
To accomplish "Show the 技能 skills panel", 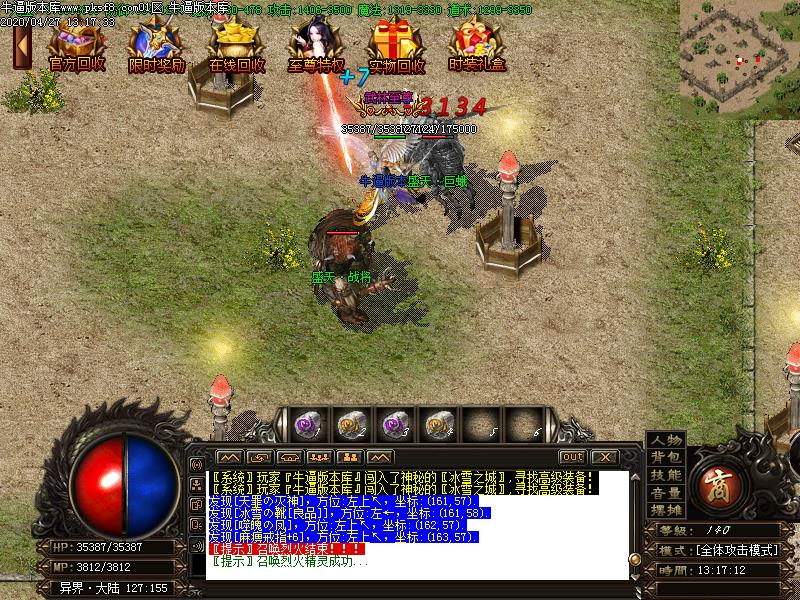I will tap(666, 475).
